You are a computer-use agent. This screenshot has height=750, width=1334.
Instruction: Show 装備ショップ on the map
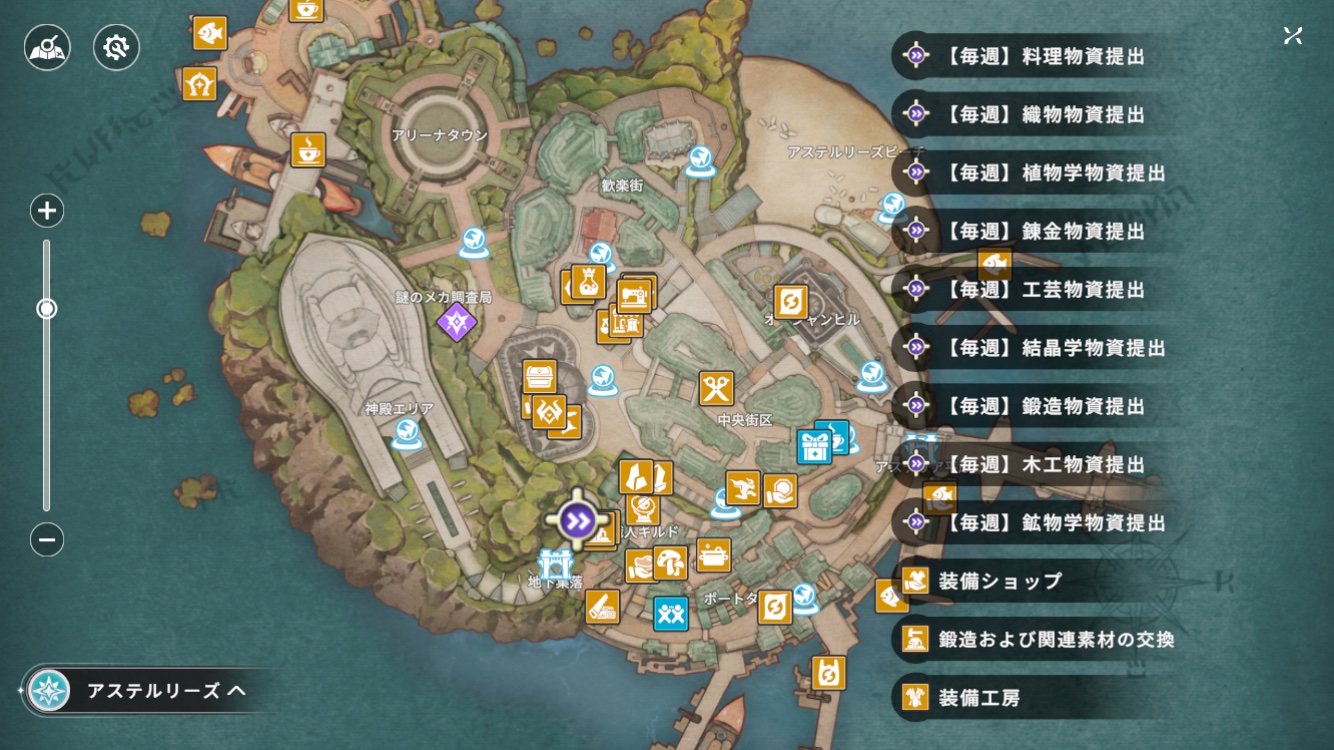click(x=998, y=581)
